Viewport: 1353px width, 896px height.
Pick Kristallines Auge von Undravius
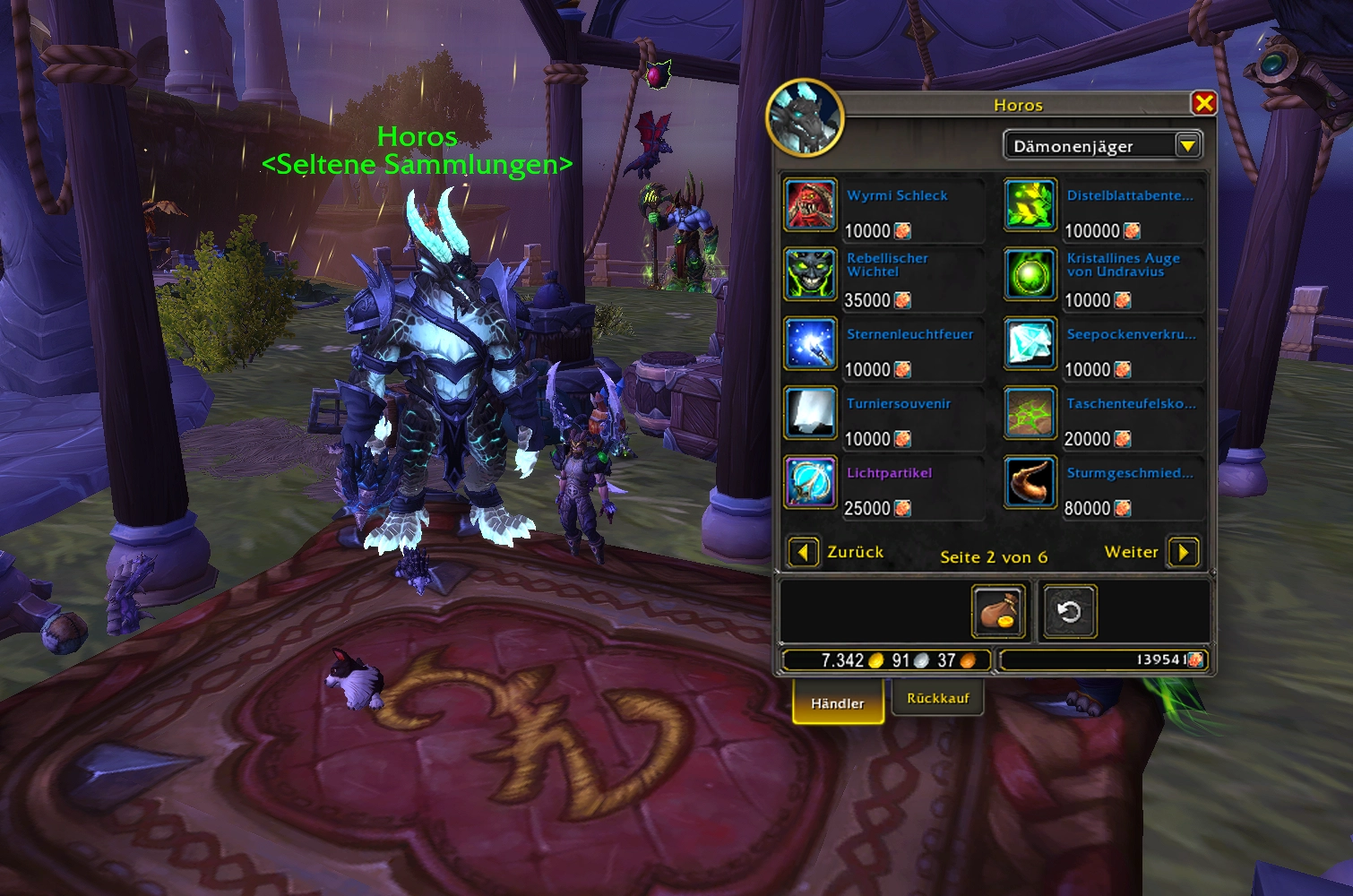(1030, 274)
